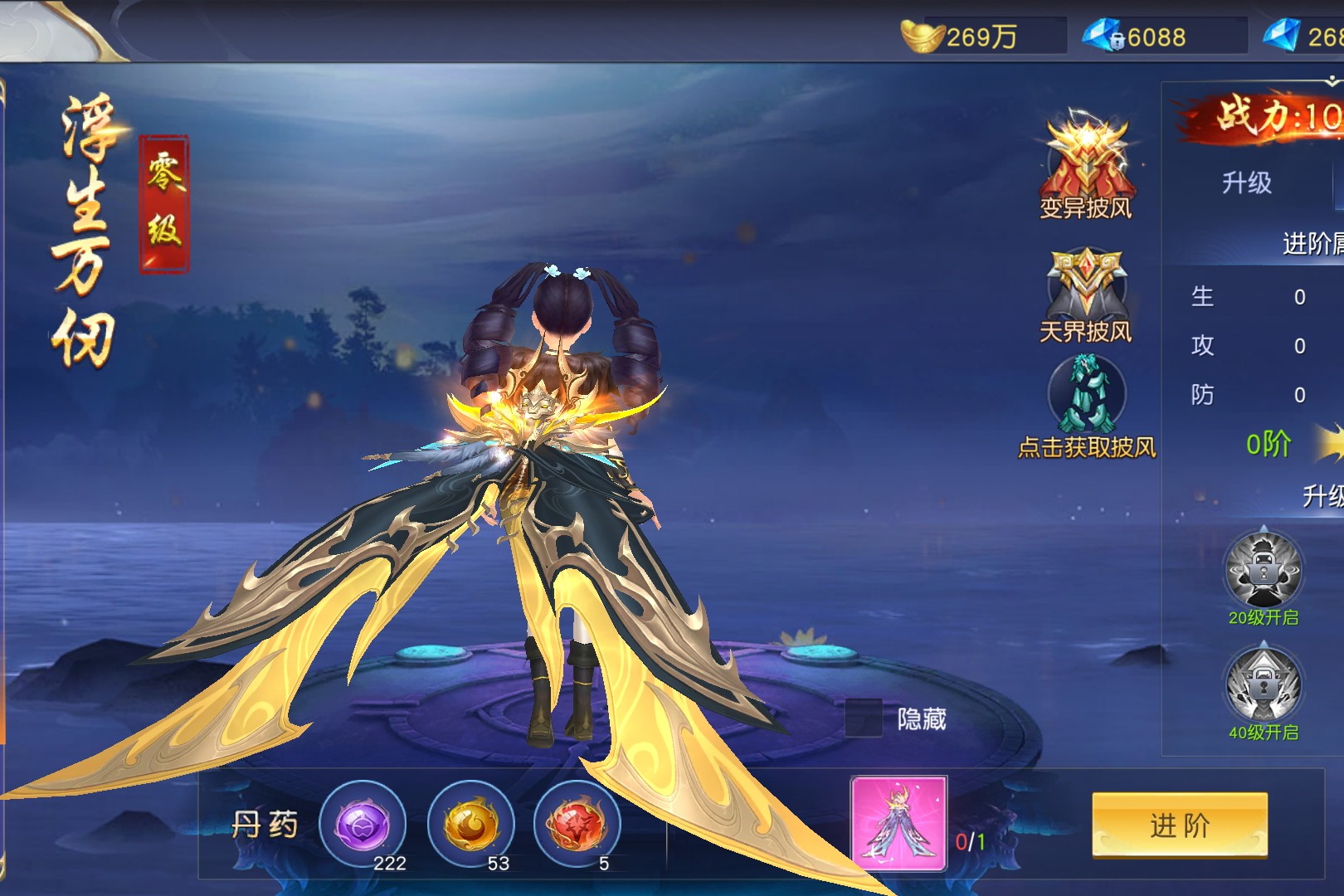The image size is (1344, 896).
Task: Tap the locked skill unlocking at 20级
Action: [x=1263, y=572]
